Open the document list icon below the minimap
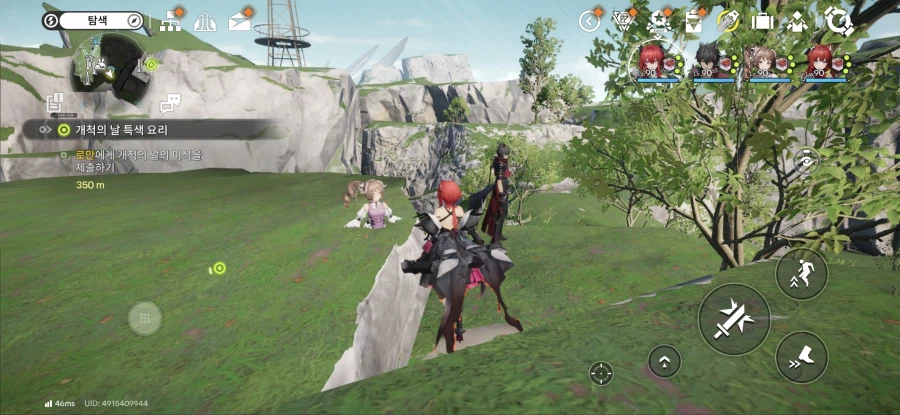The image size is (900, 415). coord(56,102)
